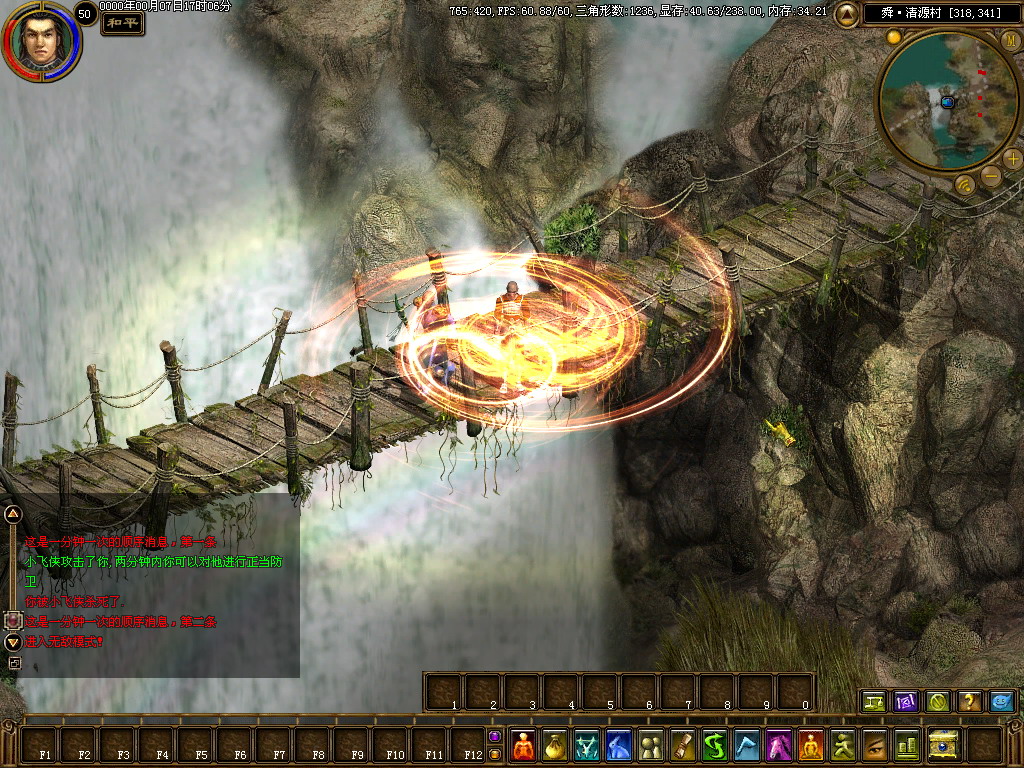Open the two-figures team icon

651,745
